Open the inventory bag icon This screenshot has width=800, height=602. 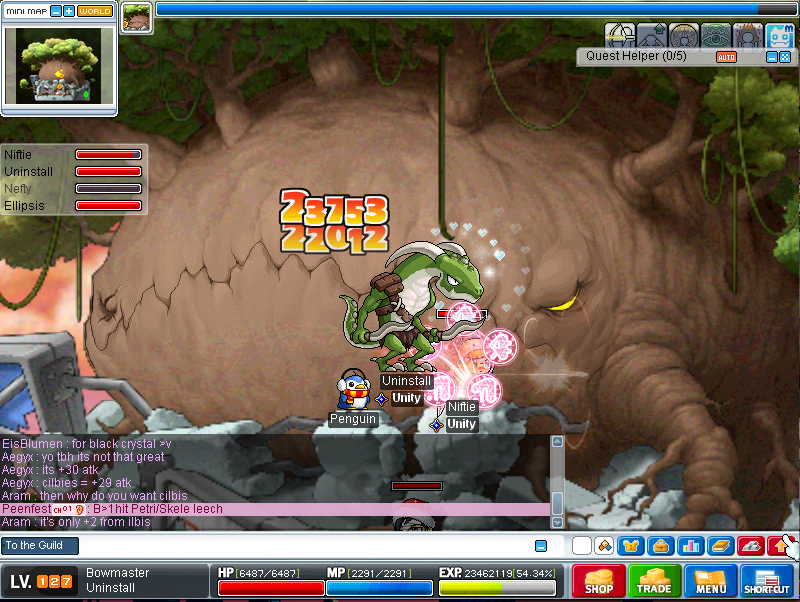[x=660, y=546]
